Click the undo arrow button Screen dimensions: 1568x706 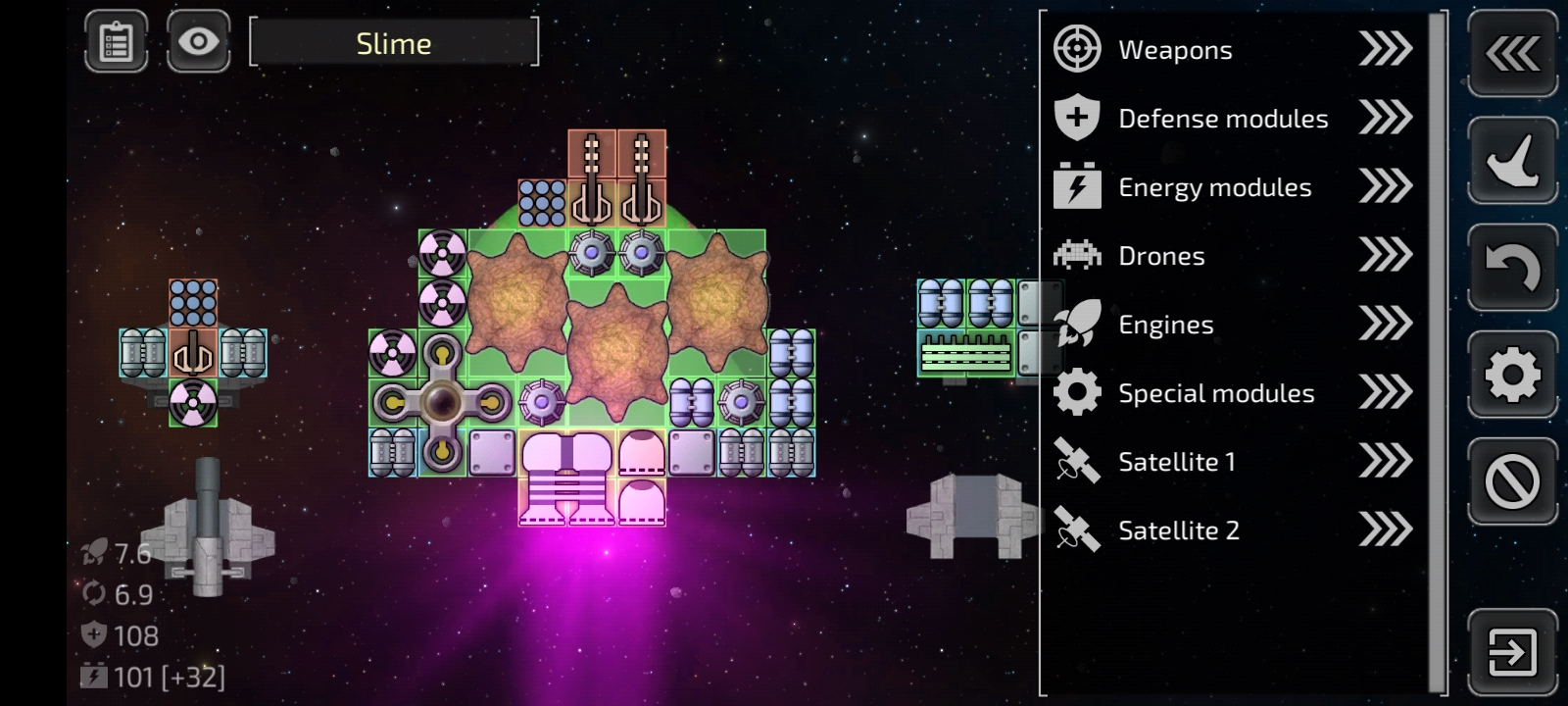(1512, 268)
